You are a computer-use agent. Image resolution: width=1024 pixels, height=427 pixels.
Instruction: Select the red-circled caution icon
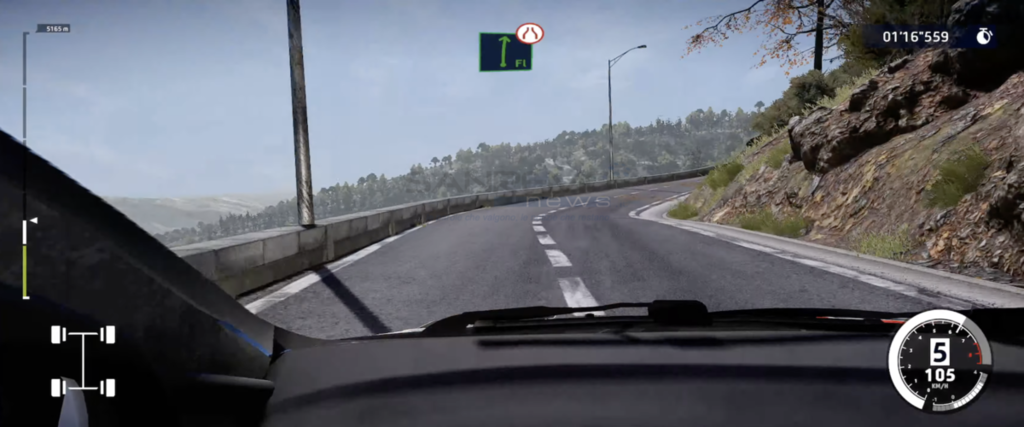pyautogui.click(x=530, y=33)
